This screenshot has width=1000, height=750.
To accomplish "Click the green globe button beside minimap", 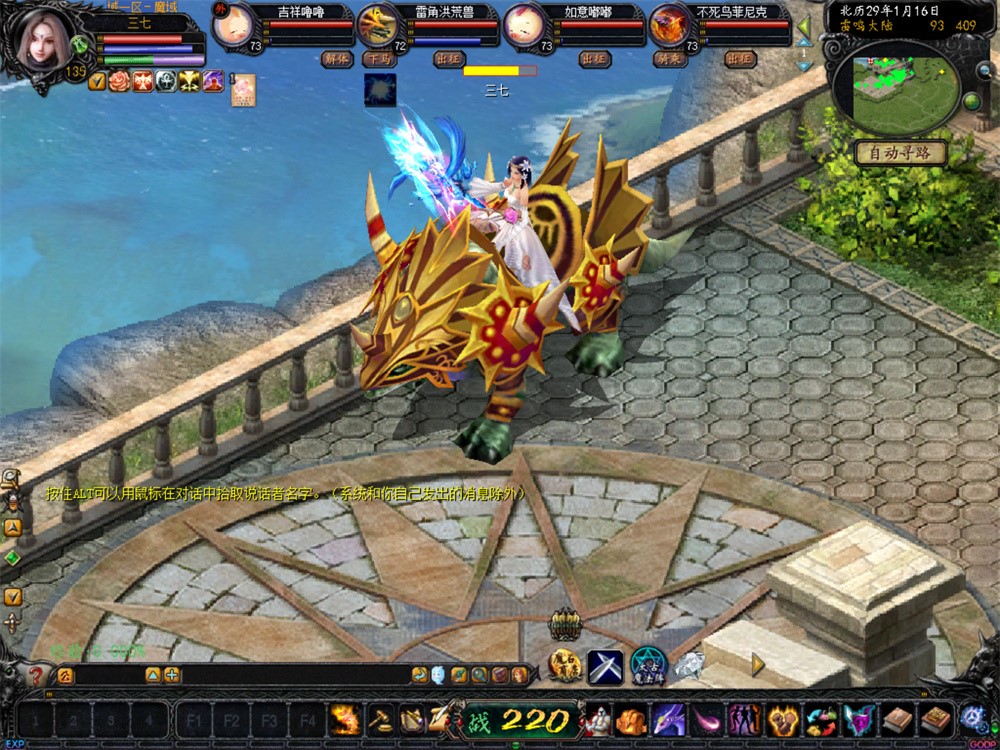I will (x=971, y=101).
